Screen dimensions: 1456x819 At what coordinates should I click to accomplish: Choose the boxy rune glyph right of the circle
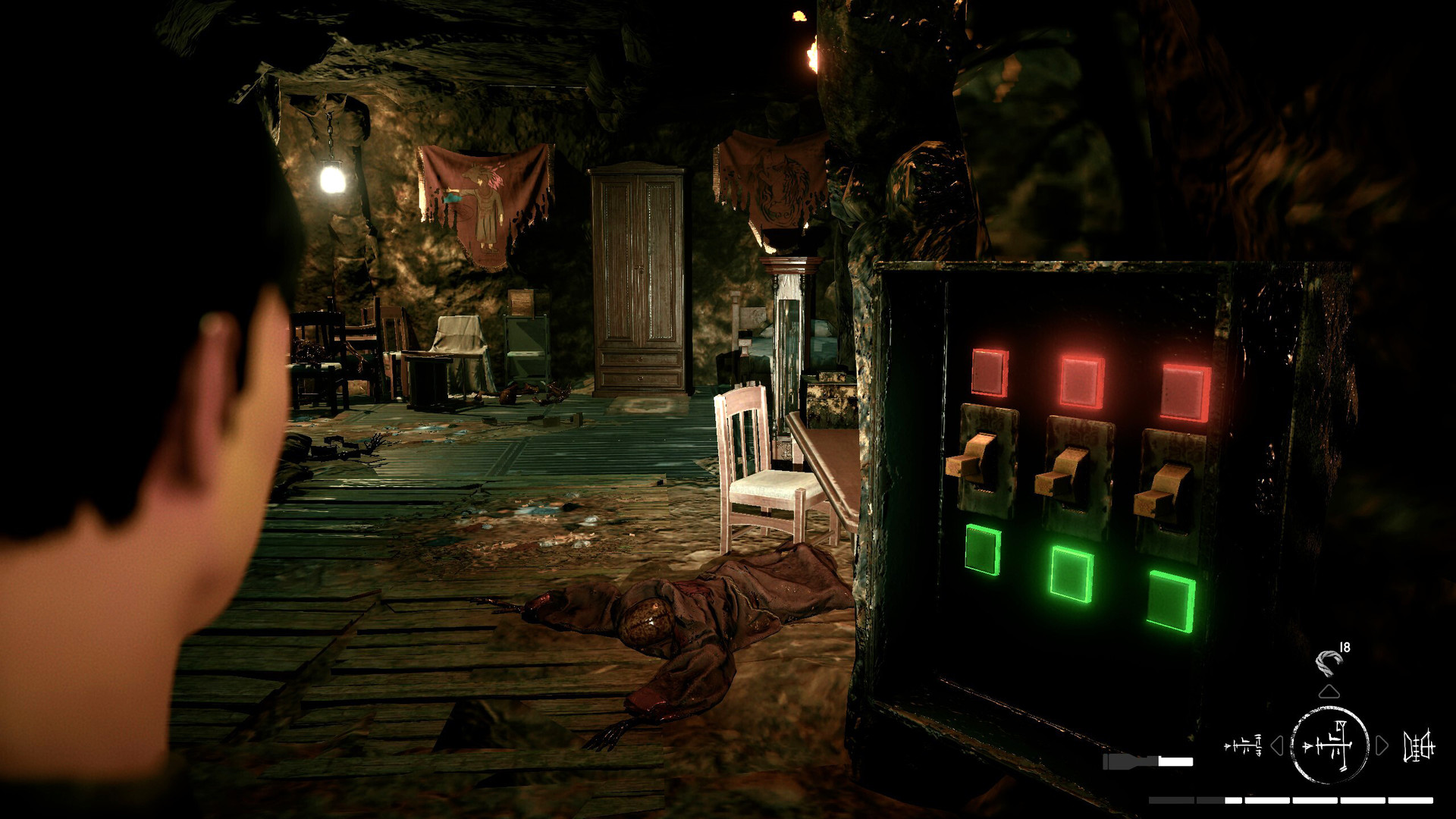[x=1419, y=746]
